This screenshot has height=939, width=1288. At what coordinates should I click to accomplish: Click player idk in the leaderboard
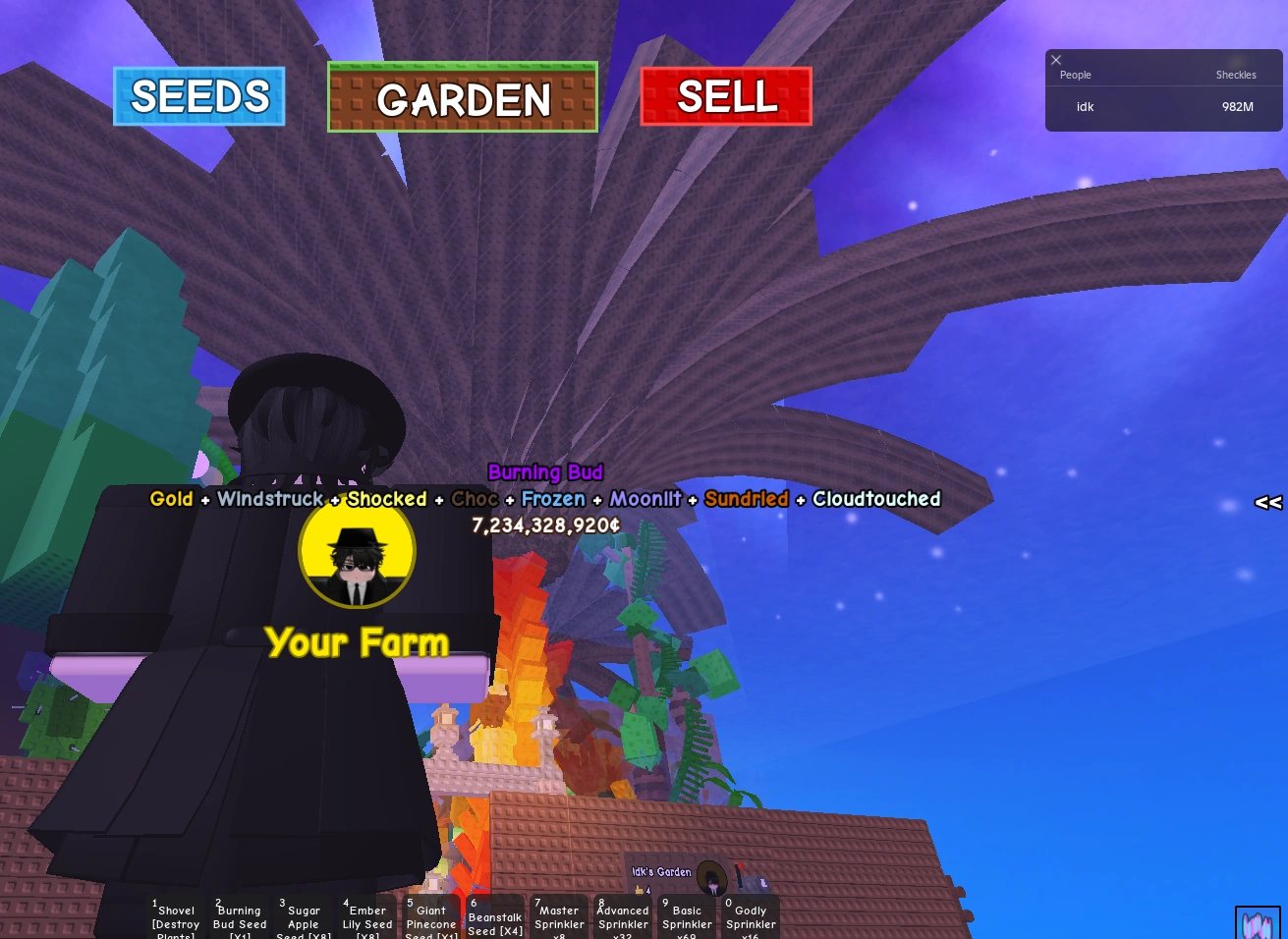coord(1085,107)
